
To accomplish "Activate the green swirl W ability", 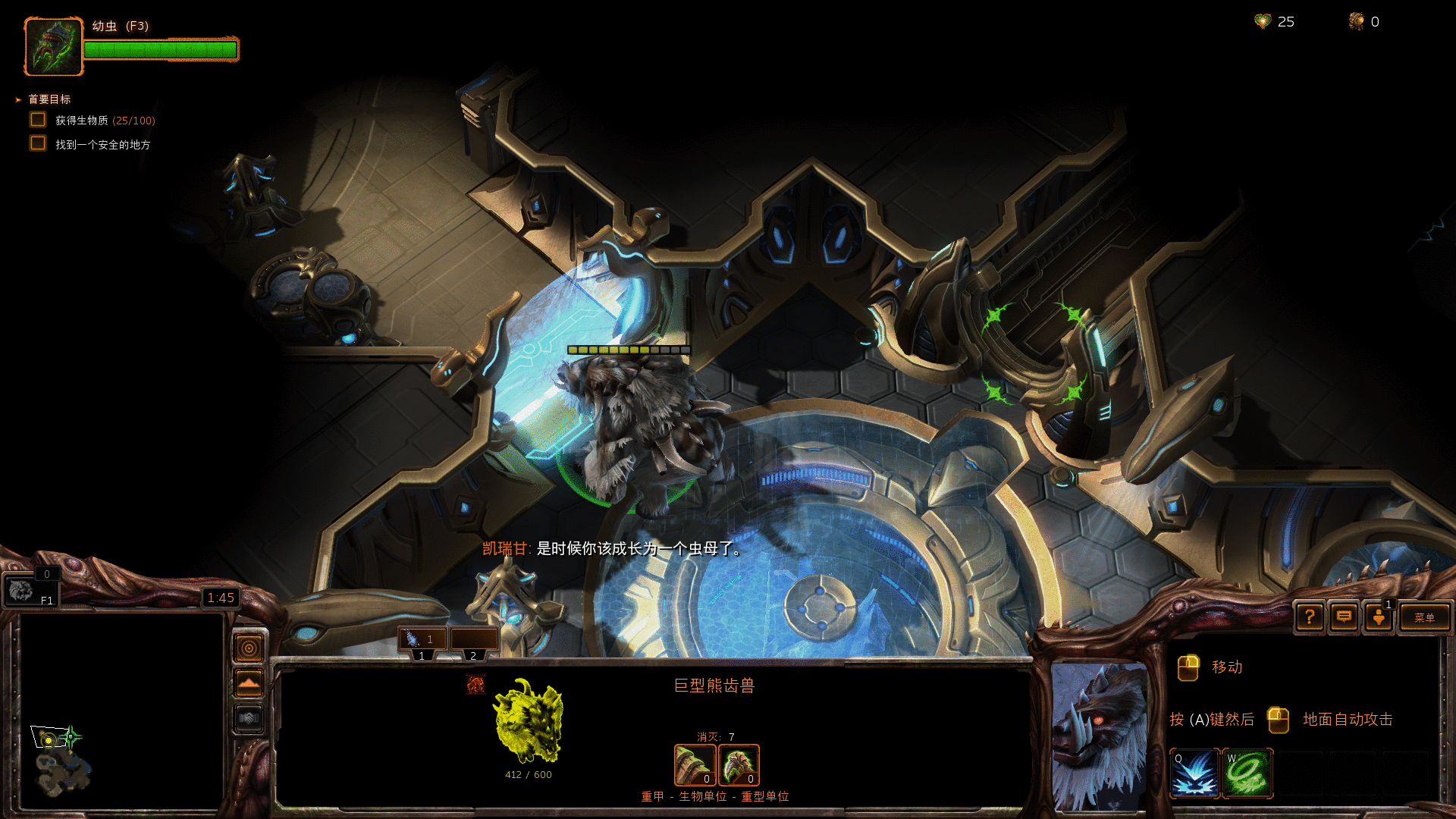I will (1247, 773).
